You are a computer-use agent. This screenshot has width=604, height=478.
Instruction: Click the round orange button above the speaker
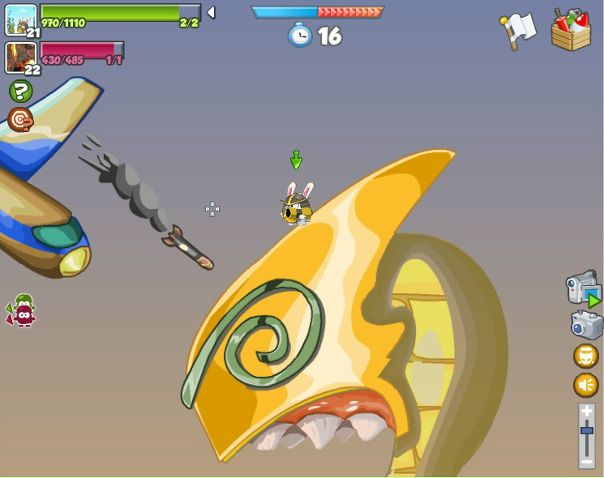(x=586, y=356)
